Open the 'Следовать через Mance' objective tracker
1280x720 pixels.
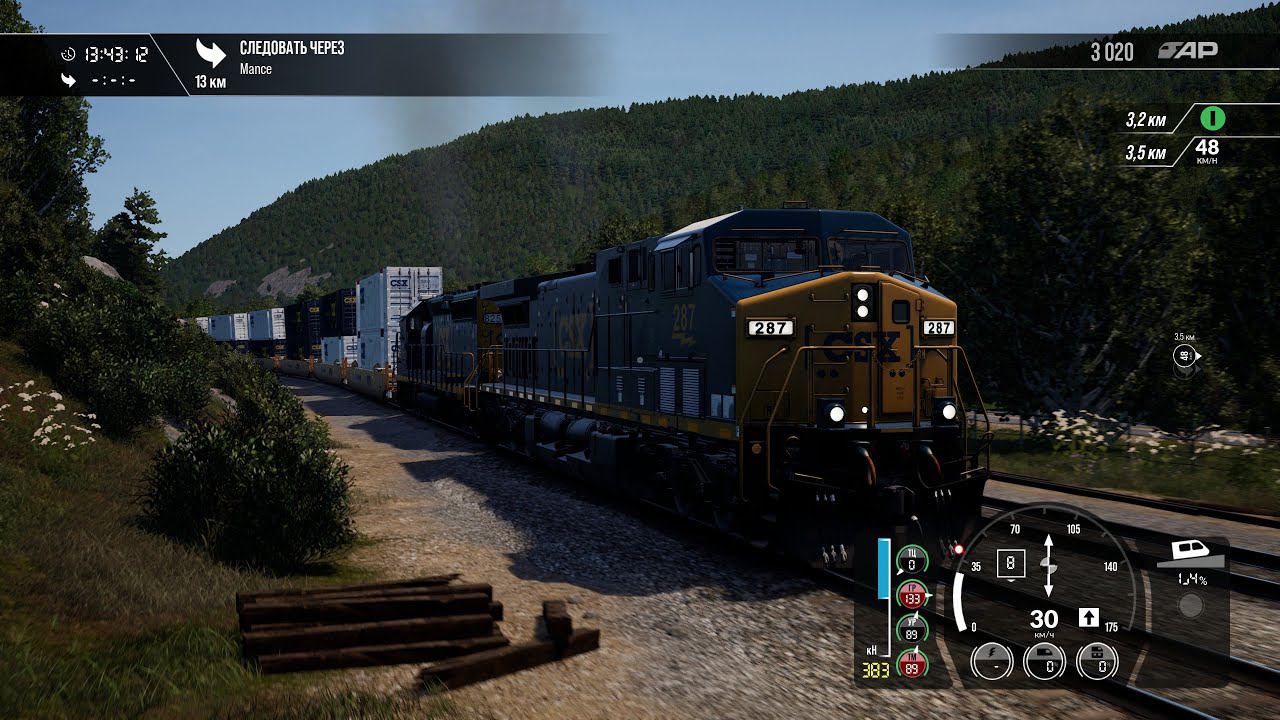click(x=290, y=58)
